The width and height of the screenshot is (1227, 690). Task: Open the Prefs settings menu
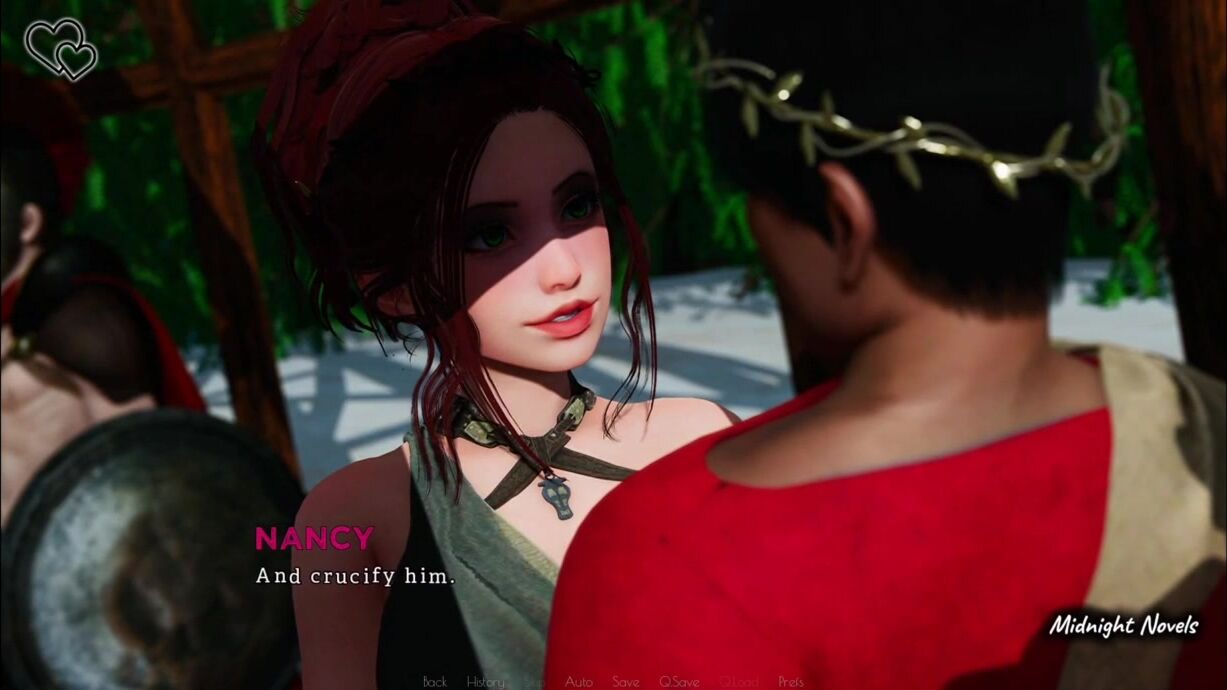(x=791, y=682)
